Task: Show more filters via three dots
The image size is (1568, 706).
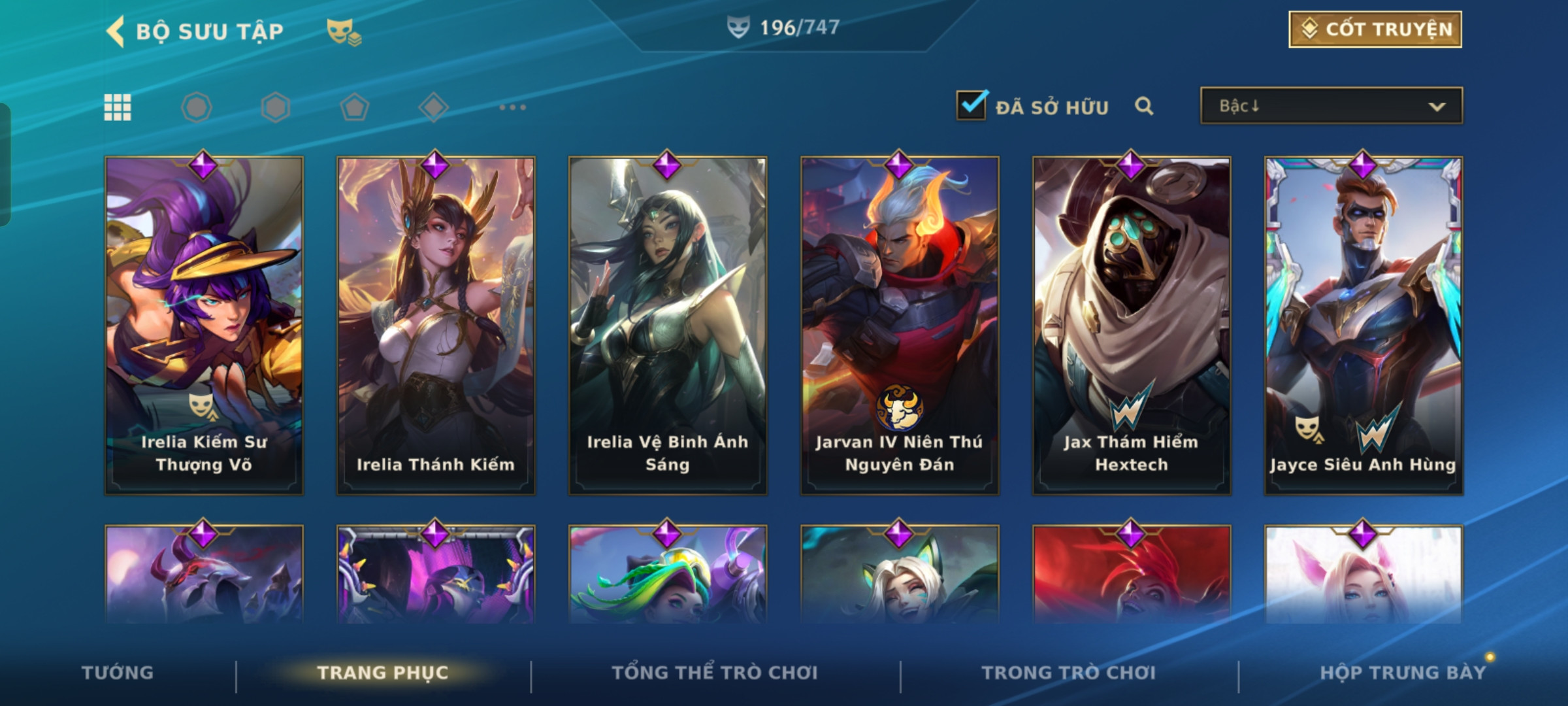Action: [x=512, y=107]
